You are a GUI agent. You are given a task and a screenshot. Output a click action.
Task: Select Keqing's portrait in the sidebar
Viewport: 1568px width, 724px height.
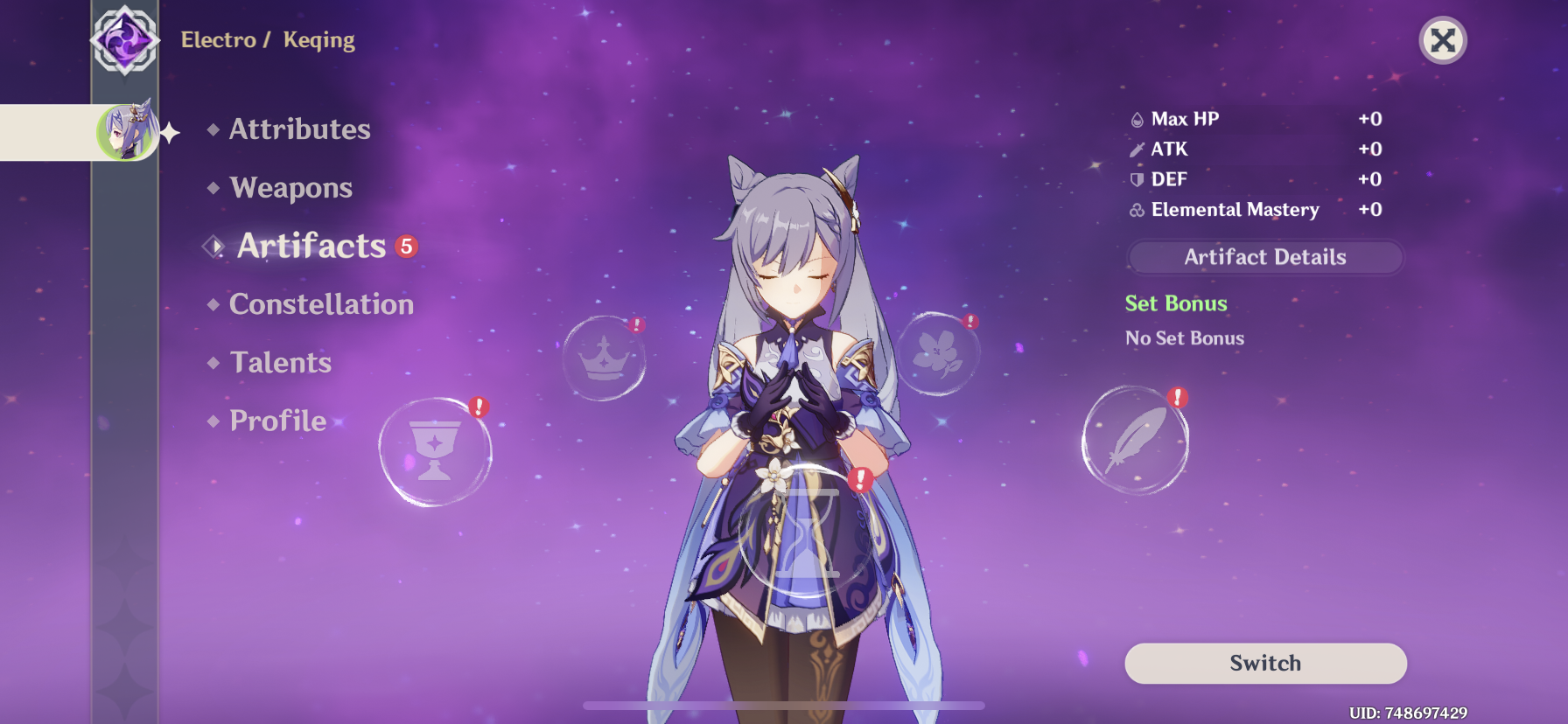coord(128,132)
